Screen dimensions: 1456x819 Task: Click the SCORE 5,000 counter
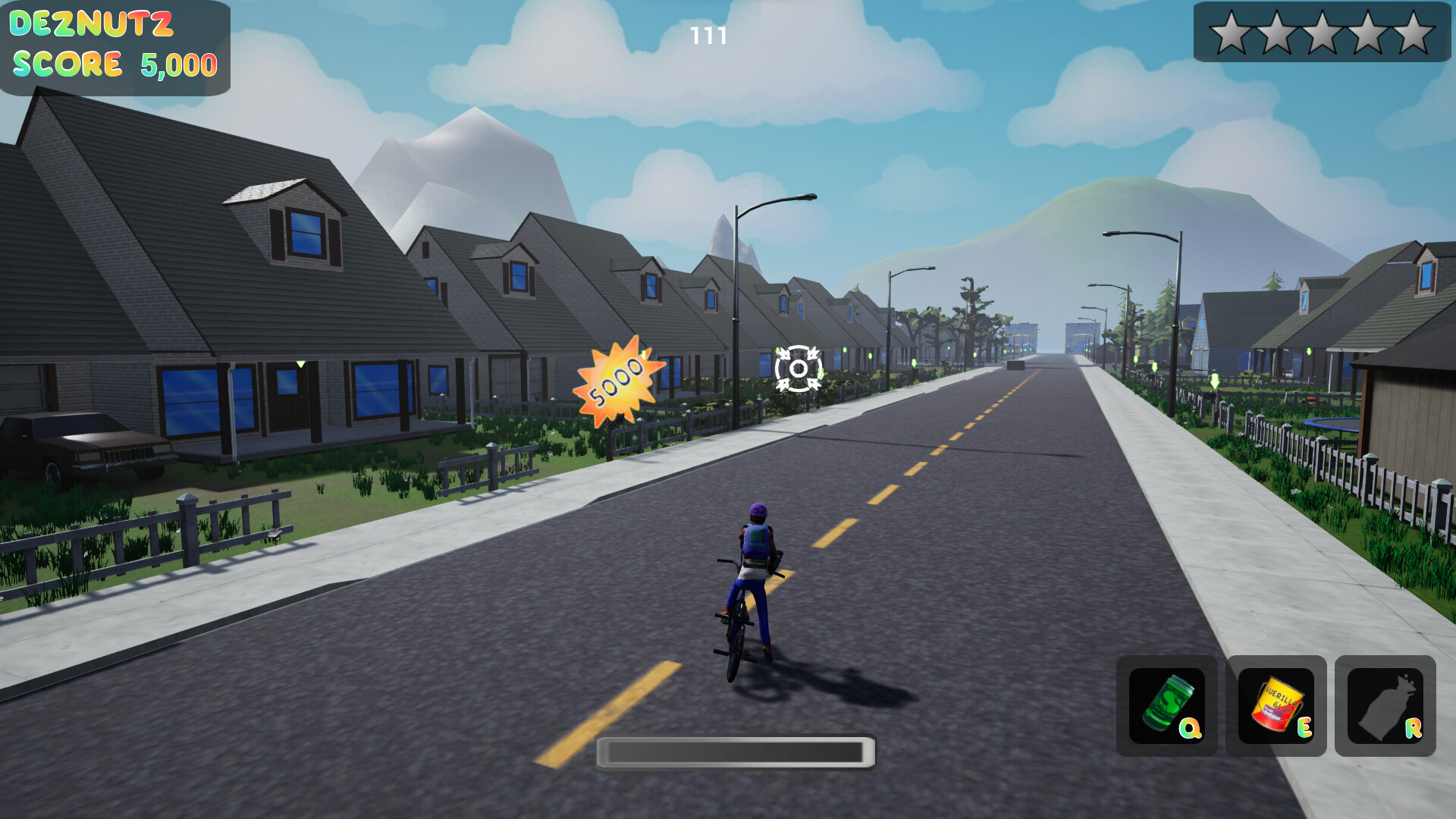click(x=114, y=64)
